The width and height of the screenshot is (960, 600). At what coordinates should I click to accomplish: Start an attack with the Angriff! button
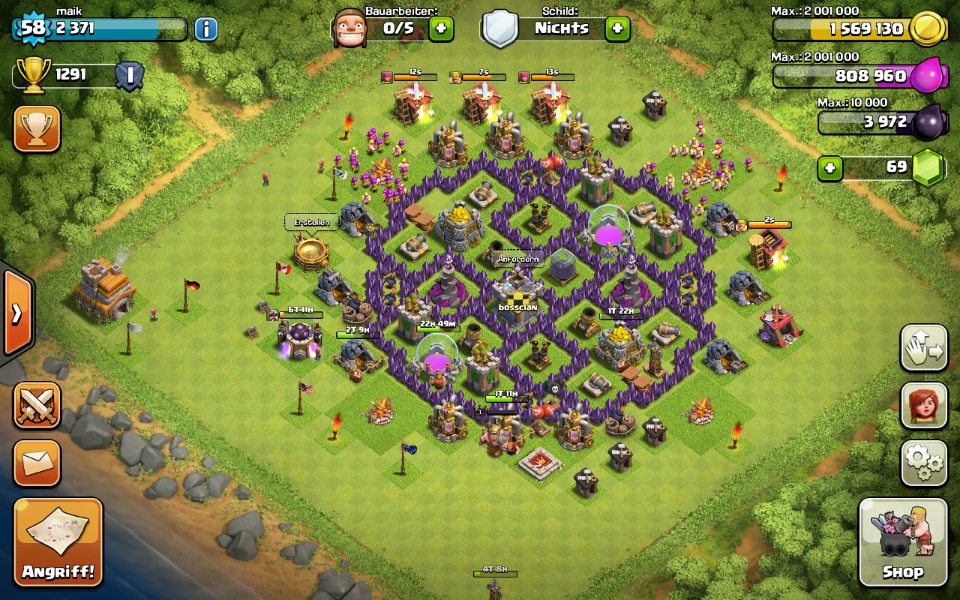pos(58,542)
